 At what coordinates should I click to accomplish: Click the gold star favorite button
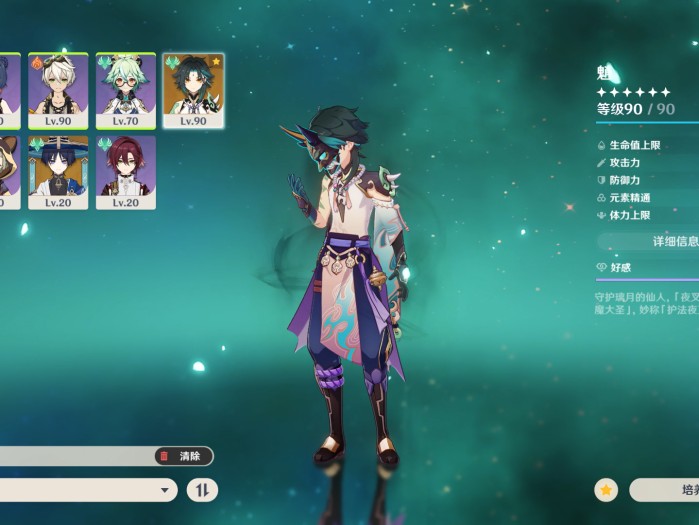pyautogui.click(x=606, y=490)
